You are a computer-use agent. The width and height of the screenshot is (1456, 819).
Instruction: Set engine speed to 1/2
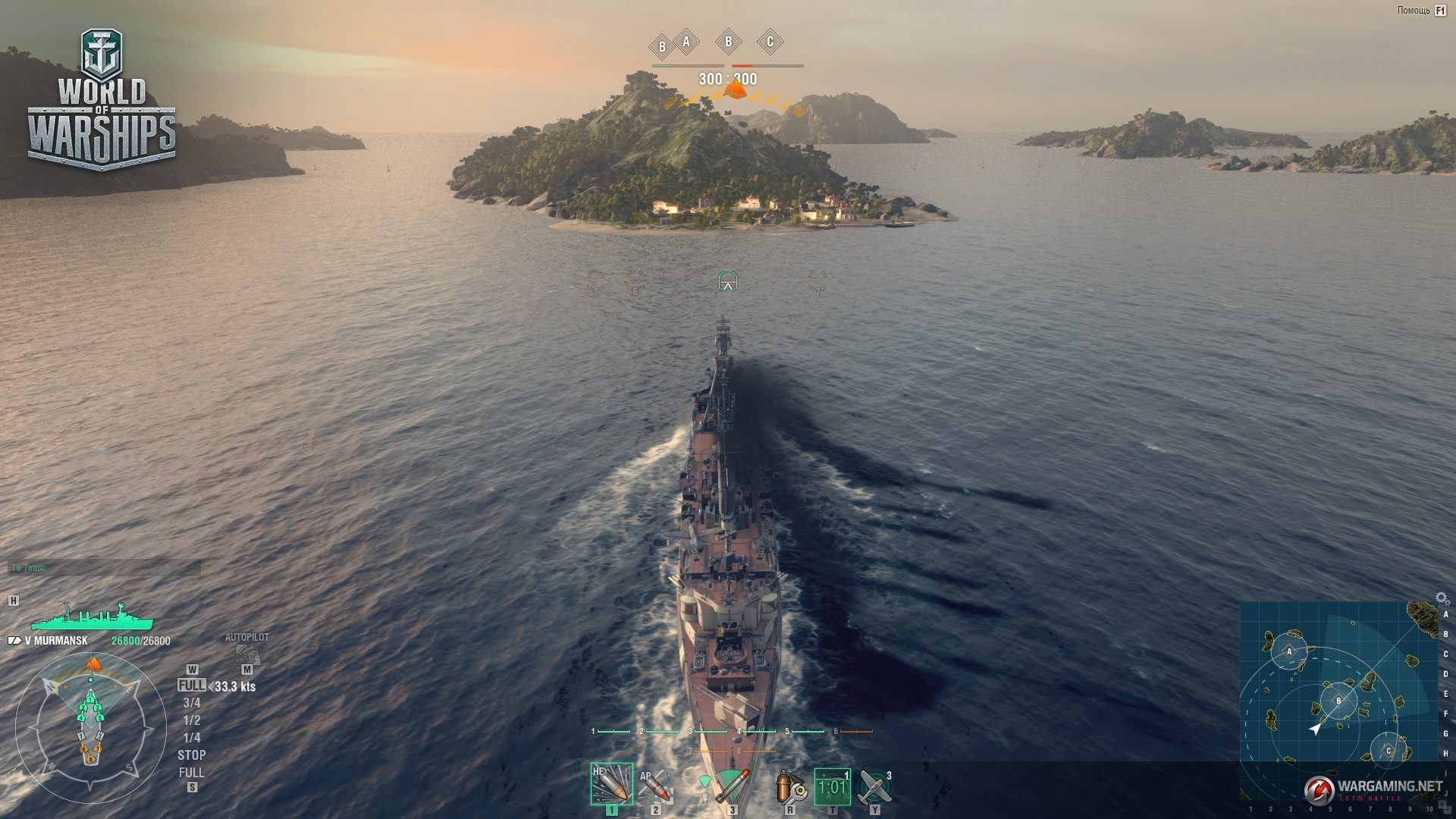pyautogui.click(x=192, y=720)
